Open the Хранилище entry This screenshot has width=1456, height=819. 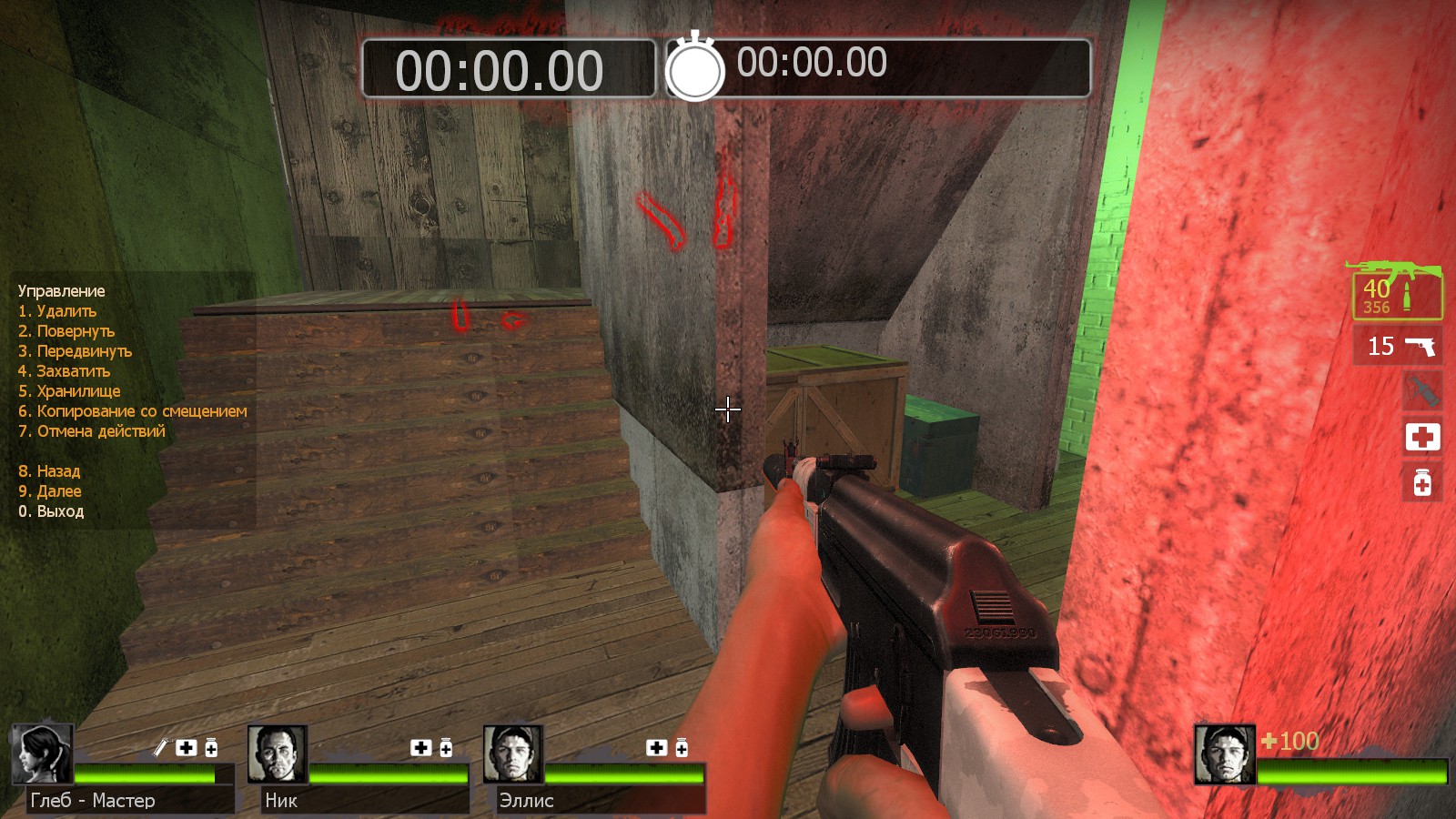pos(69,391)
